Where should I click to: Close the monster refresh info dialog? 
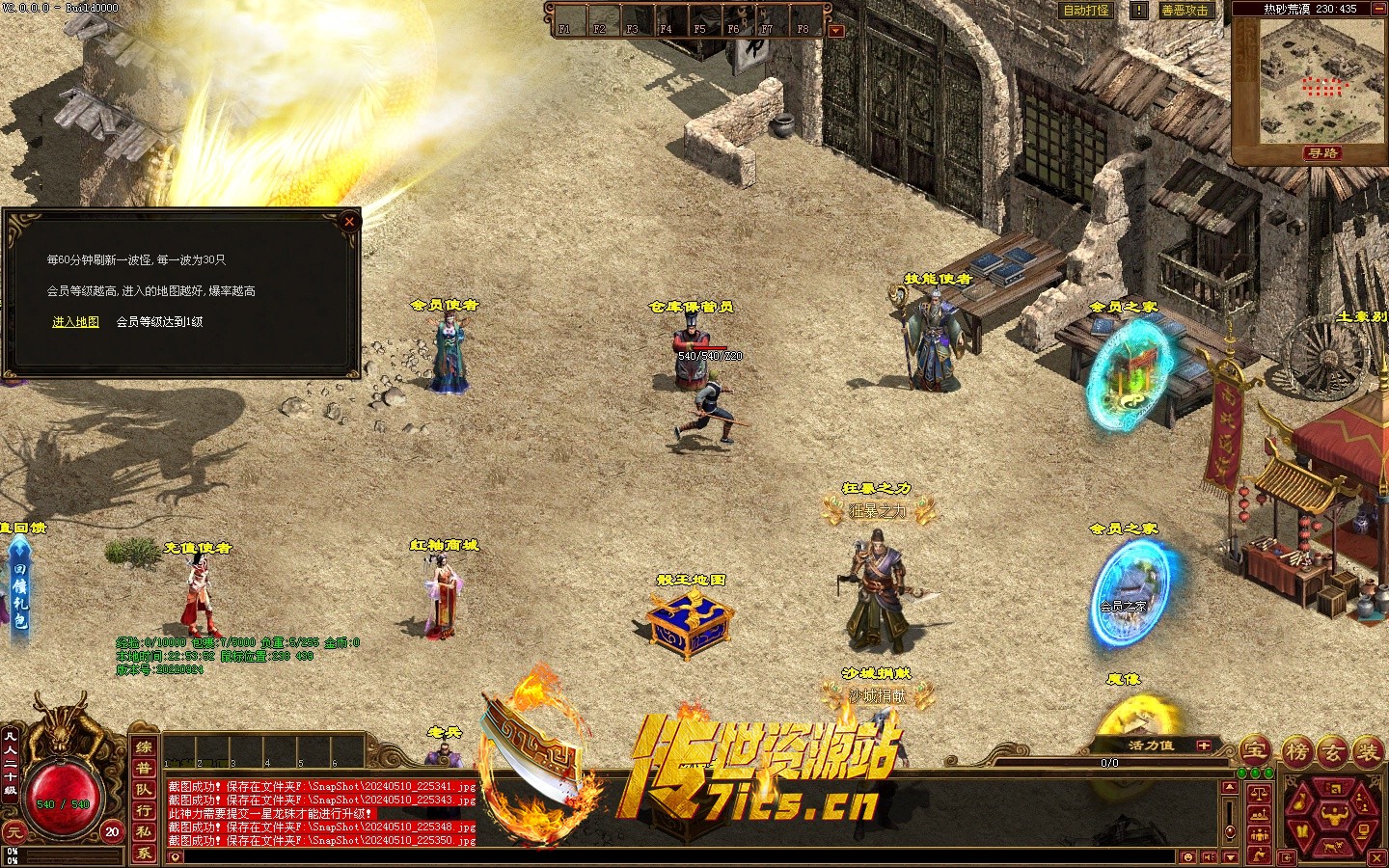(349, 222)
